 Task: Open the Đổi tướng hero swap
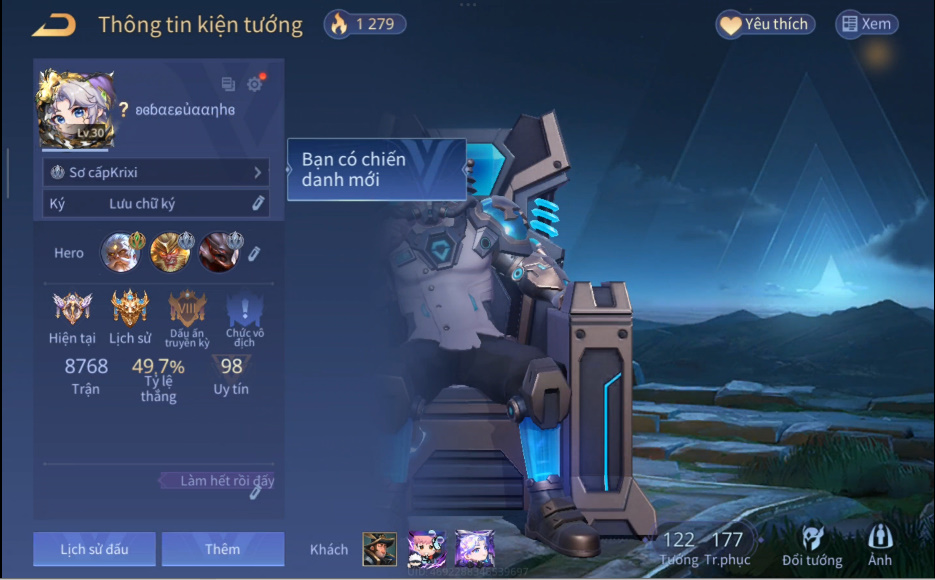coord(812,546)
